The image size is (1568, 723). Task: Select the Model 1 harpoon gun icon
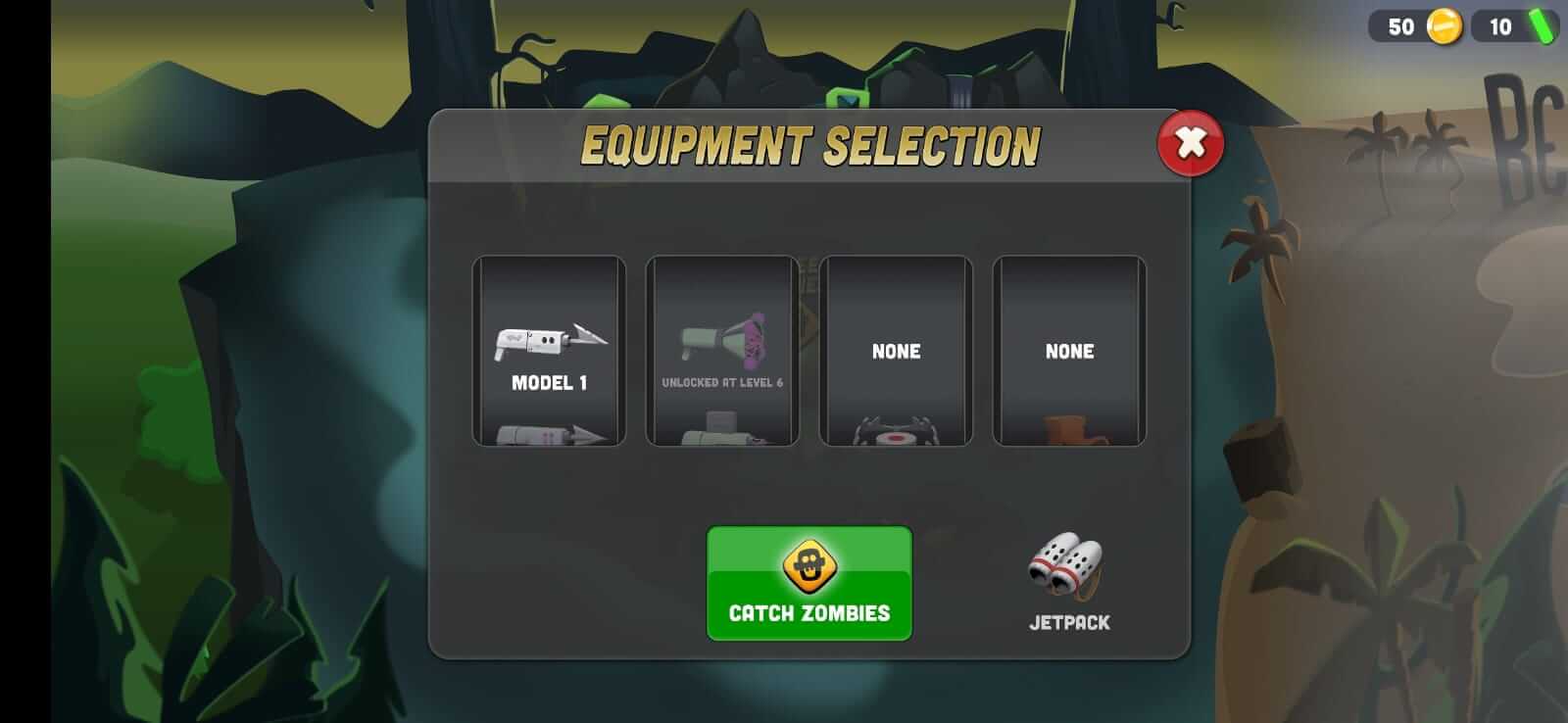[x=549, y=343]
